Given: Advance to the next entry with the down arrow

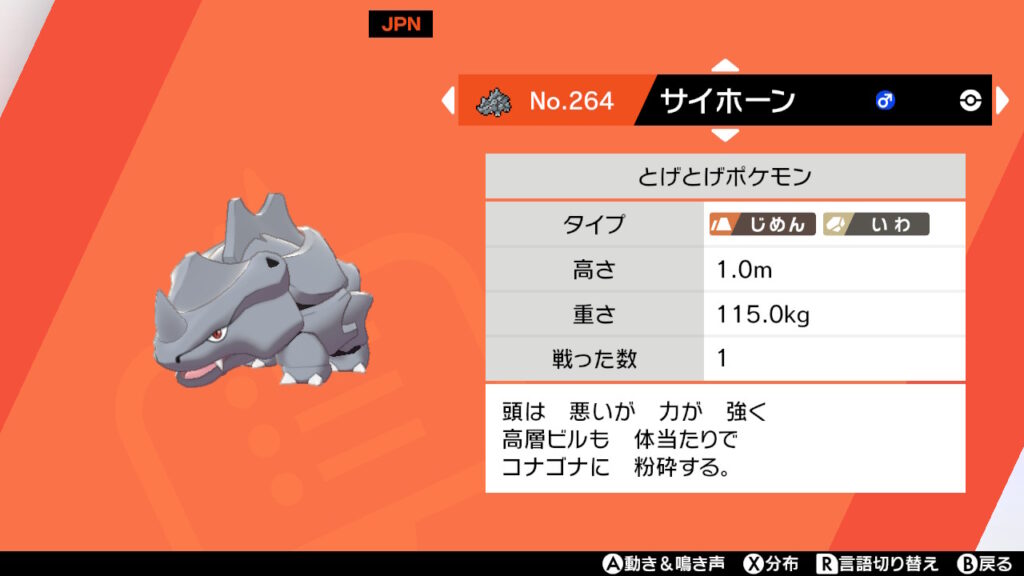Looking at the screenshot, I should [725, 134].
